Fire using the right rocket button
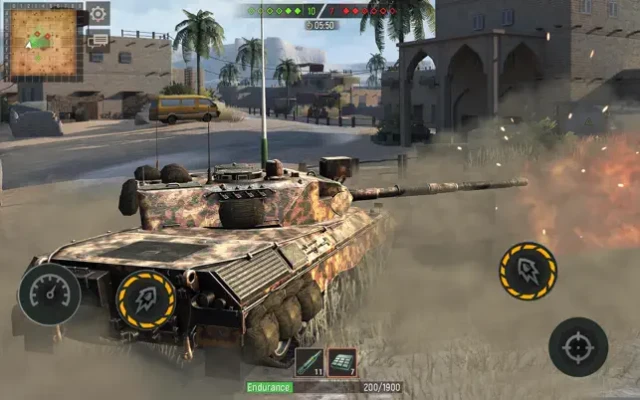This screenshot has width=640, height=400. tap(528, 271)
